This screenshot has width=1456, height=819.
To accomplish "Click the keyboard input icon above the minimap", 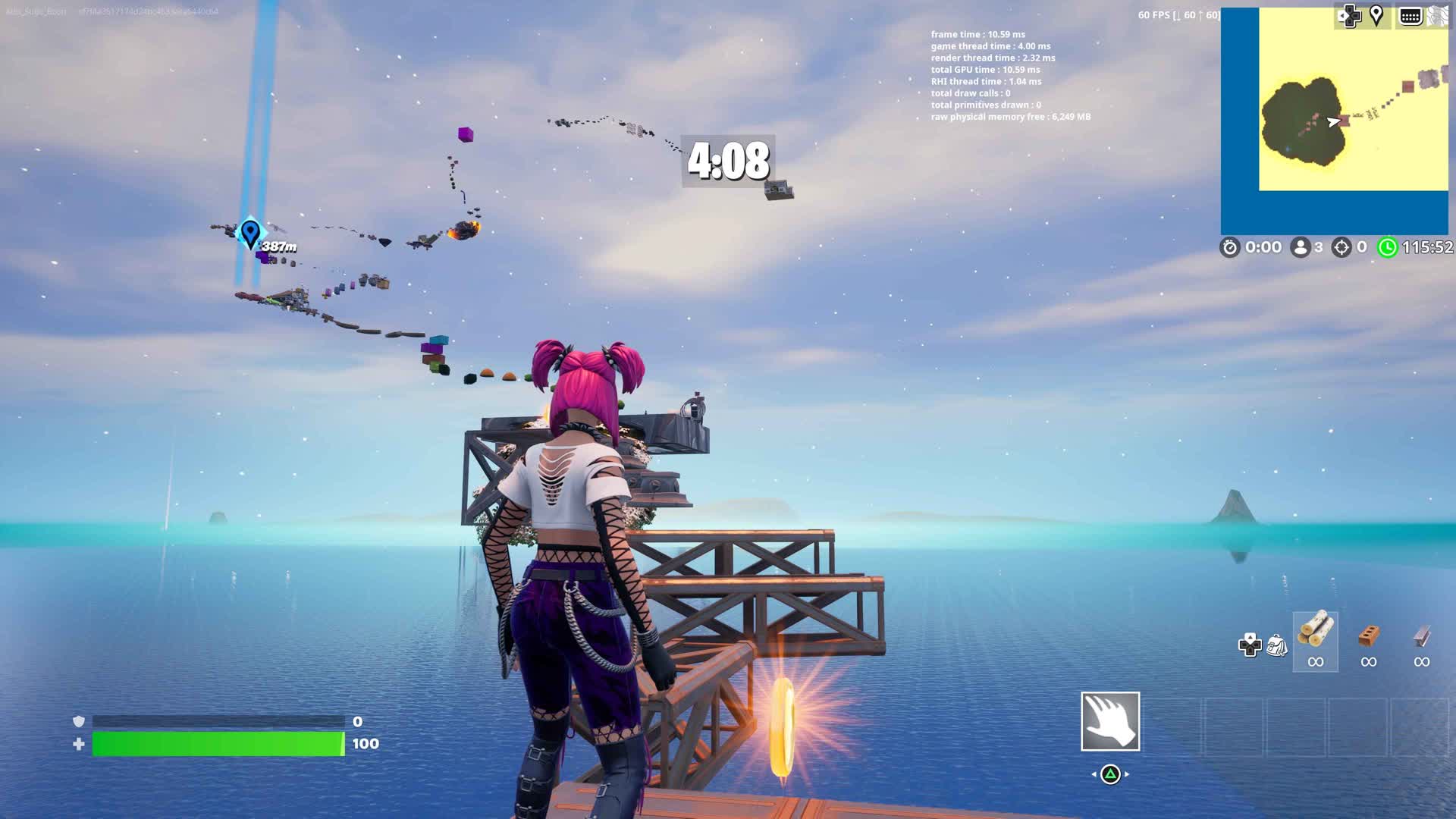I will [x=1410, y=16].
